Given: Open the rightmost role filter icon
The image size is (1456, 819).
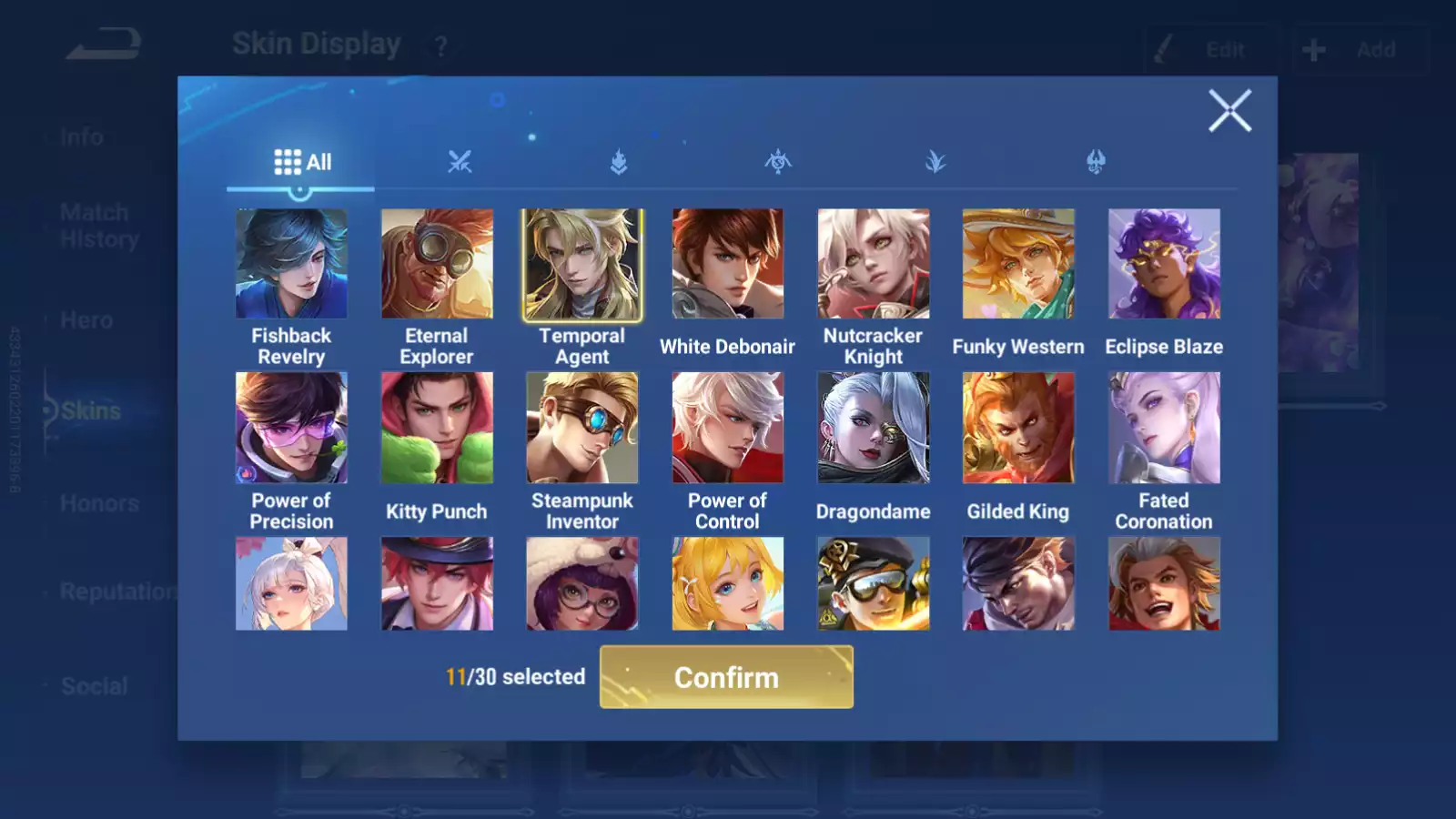Looking at the screenshot, I should tap(1096, 162).
